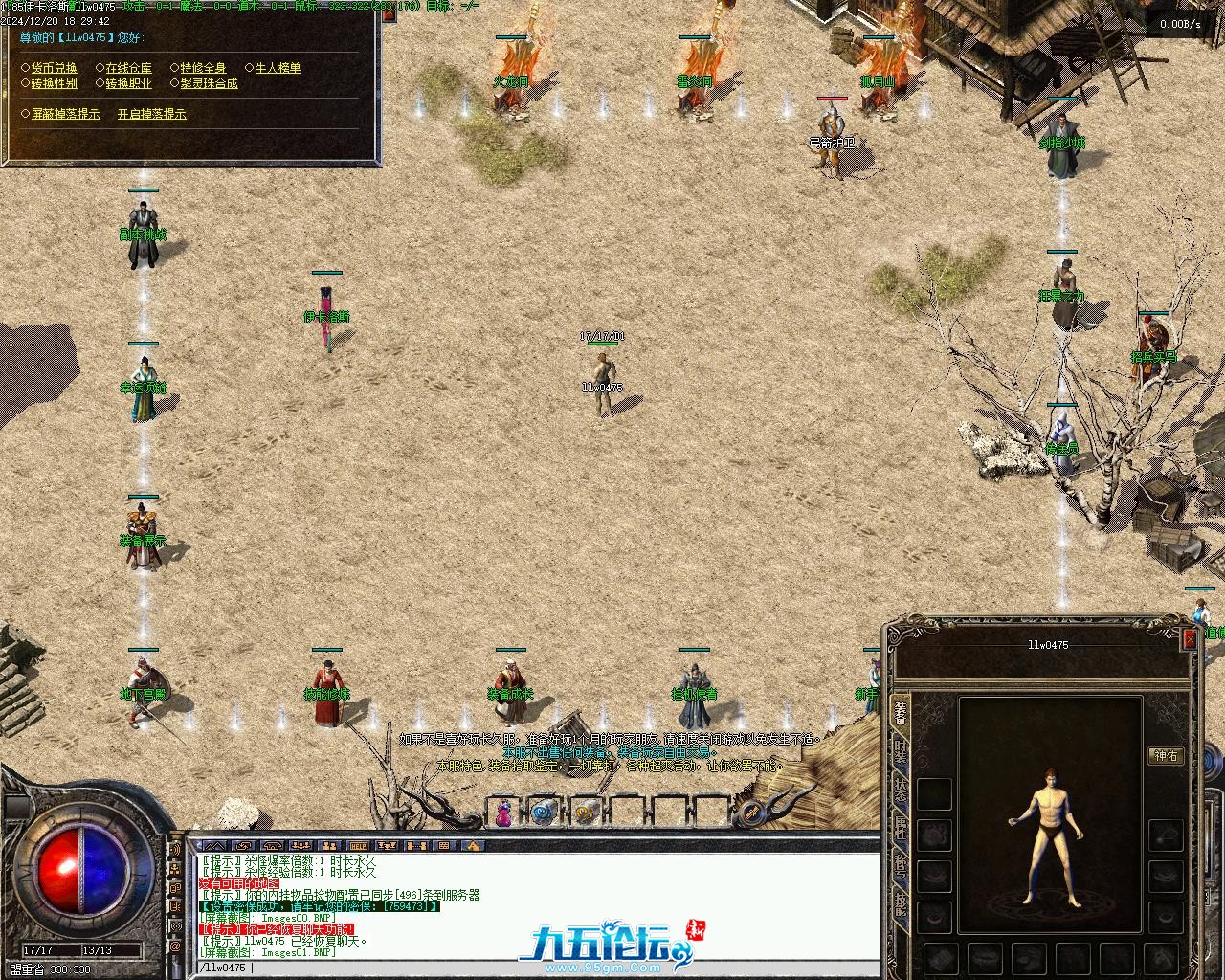Enable drop notices via 开启掉落提示
Image resolution: width=1225 pixels, height=980 pixels.
click(x=151, y=114)
